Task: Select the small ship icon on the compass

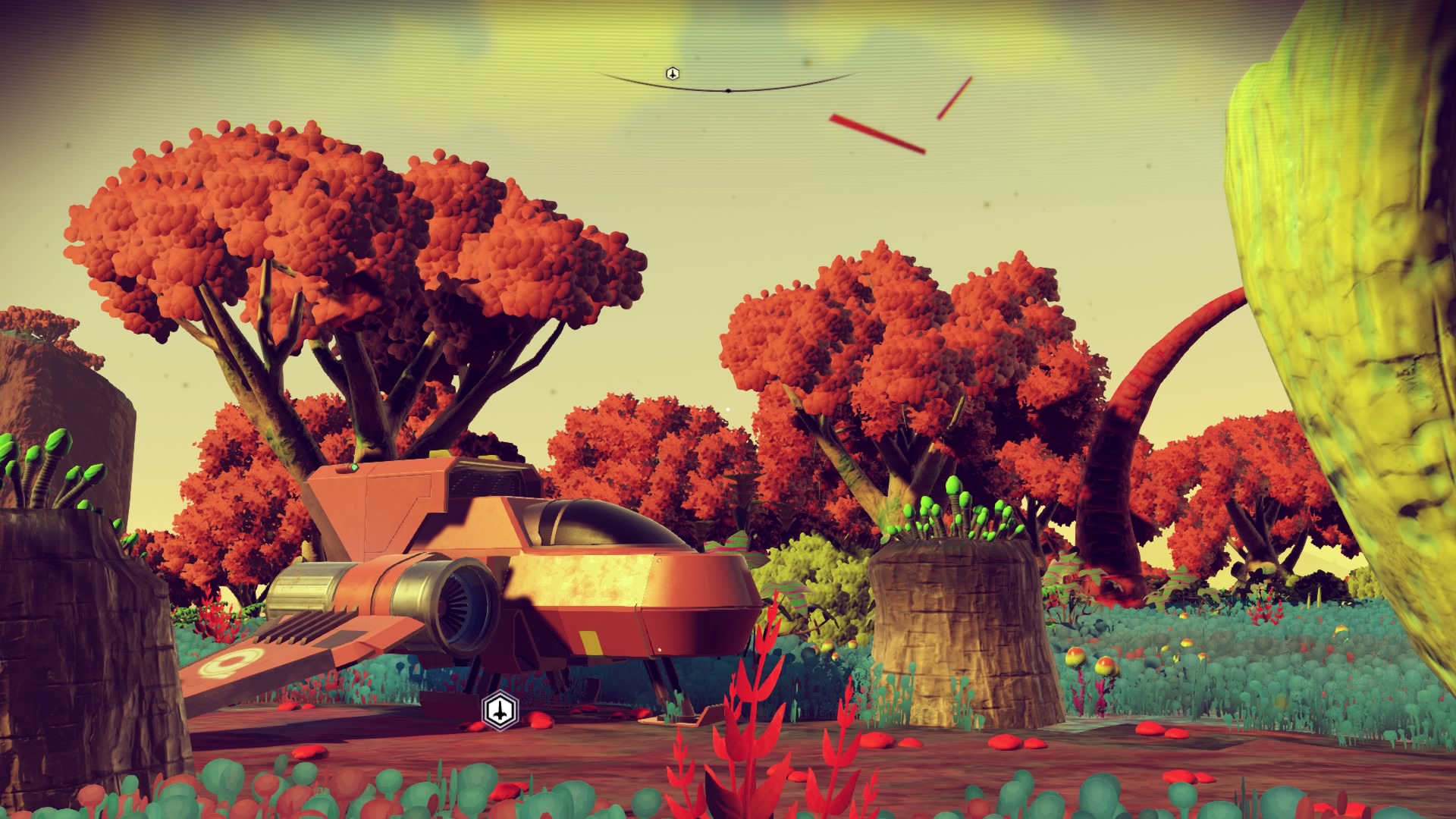Action: pyautogui.click(x=672, y=74)
